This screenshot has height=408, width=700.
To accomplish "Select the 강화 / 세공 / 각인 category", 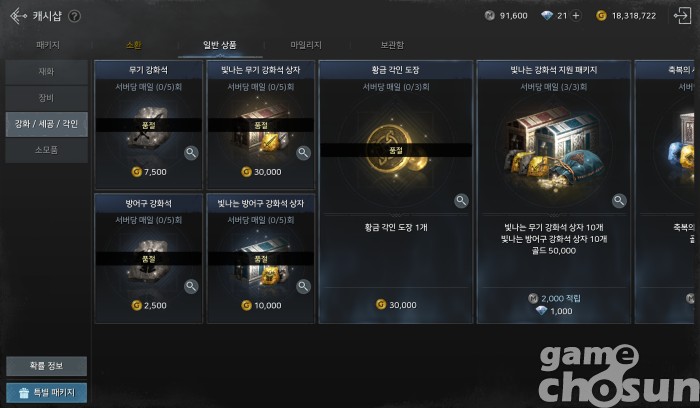I will click(x=46, y=124).
